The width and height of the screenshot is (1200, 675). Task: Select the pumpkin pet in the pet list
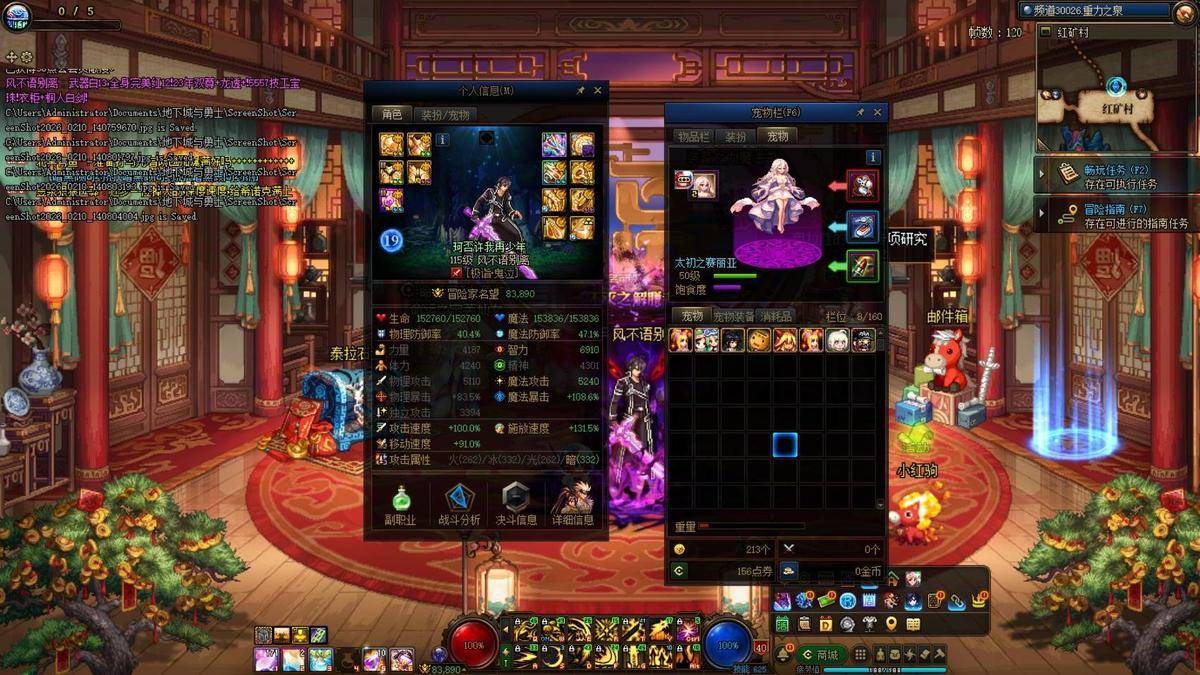pyautogui.click(x=759, y=340)
